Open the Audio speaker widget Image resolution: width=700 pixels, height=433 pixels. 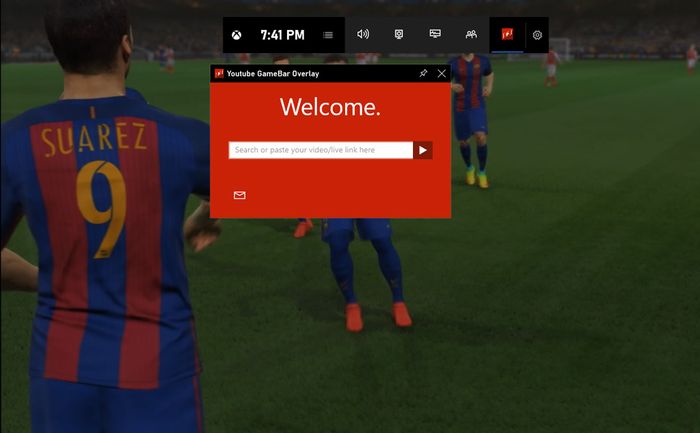363,34
